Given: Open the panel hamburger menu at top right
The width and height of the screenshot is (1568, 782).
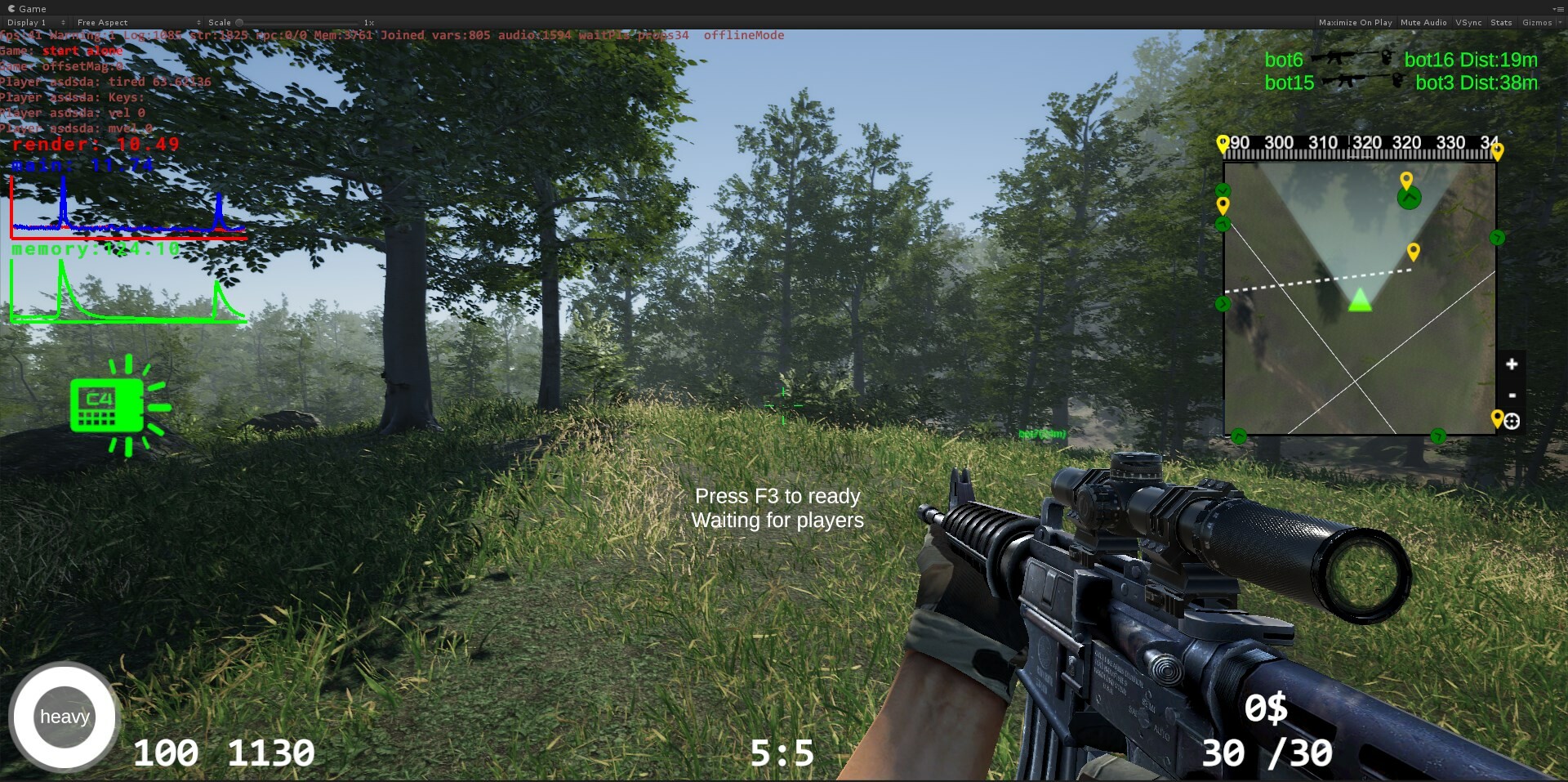Looking at the screenshot, I should 1562,8.
